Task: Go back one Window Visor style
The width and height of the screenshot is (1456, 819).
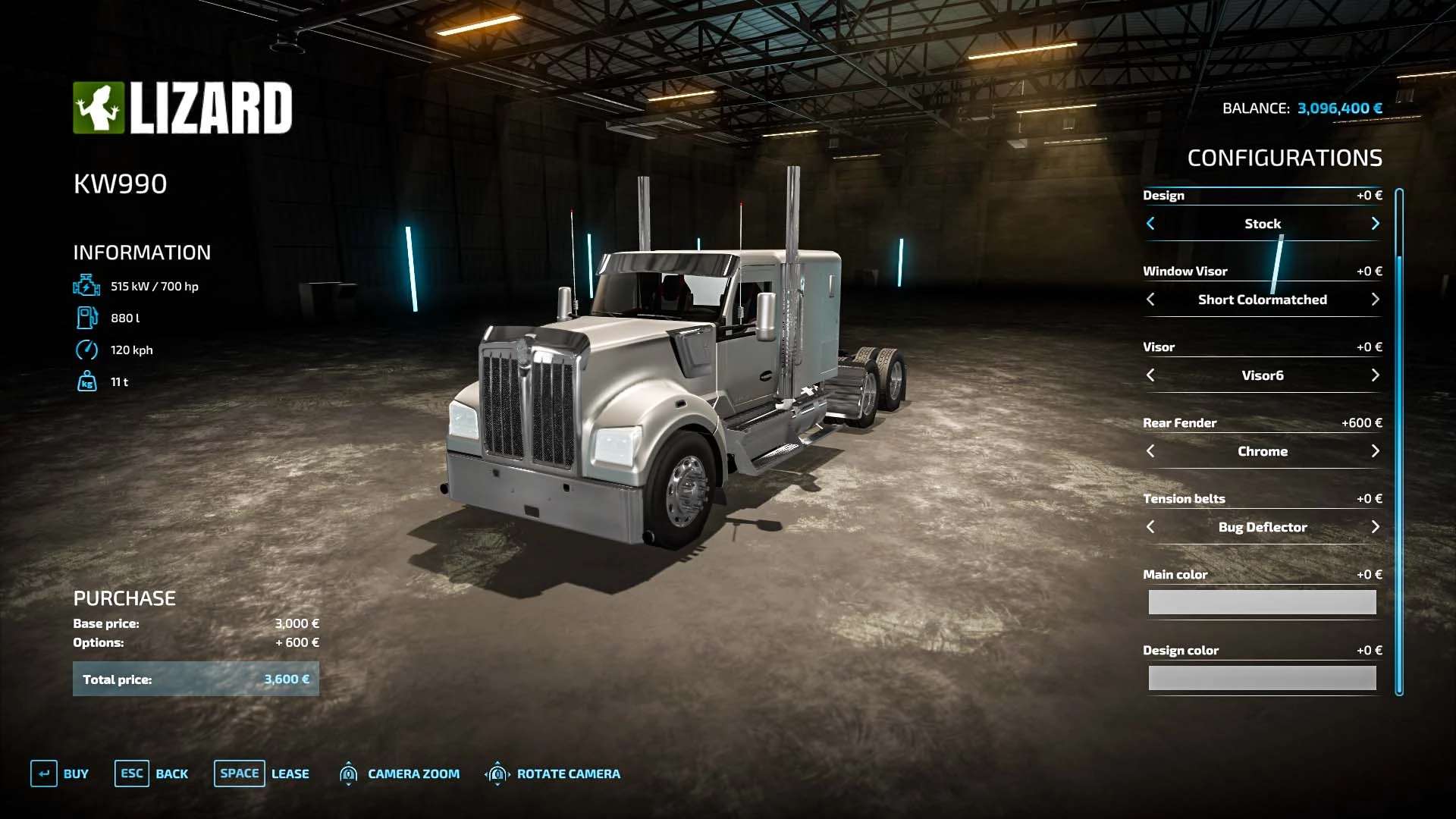Action: click(1150, 300)
